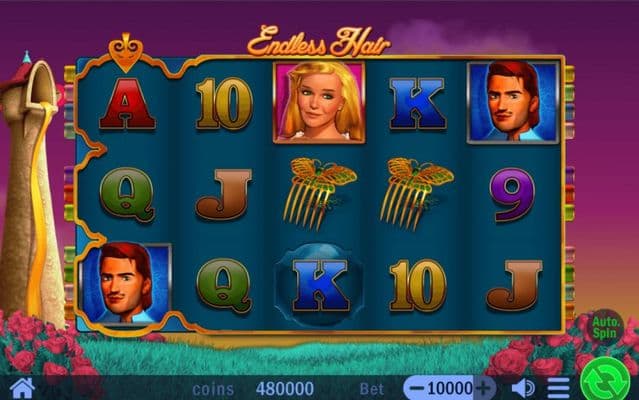Open the hamburger menu
Viewport: 639px width, 400px height.
[559, 388]
